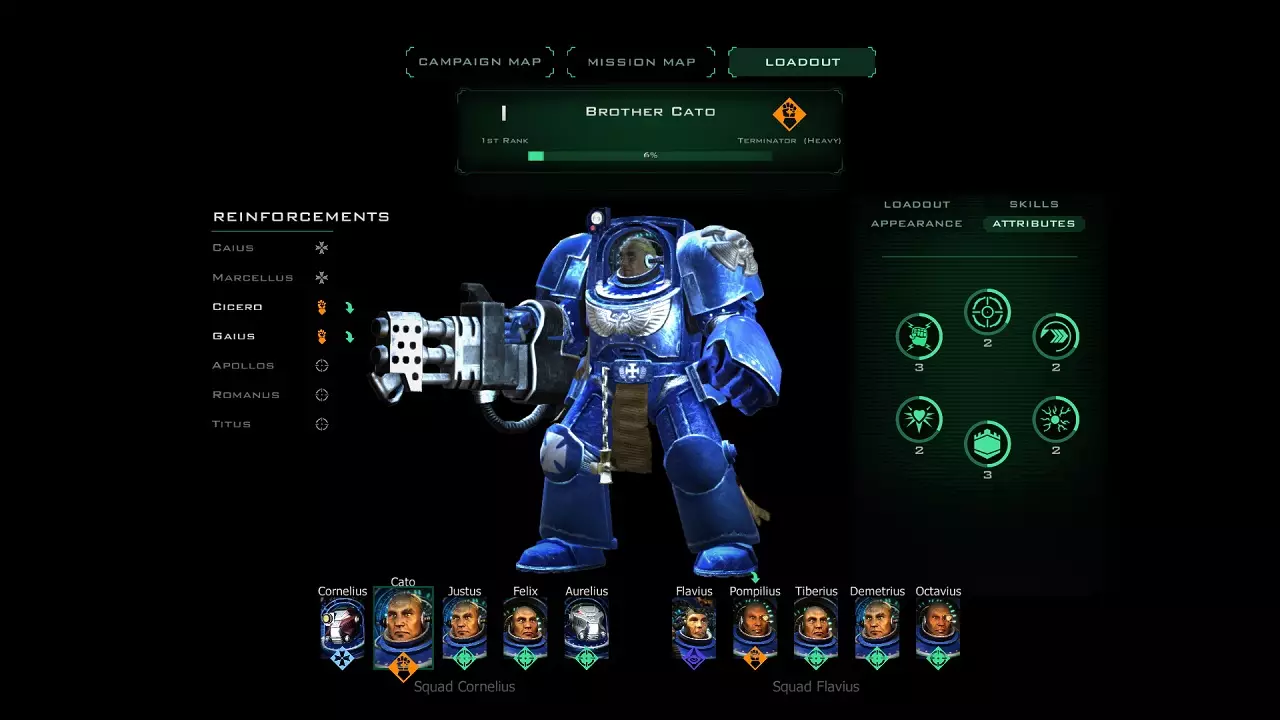Toggle the green deploy arrow beside Cicero
The width and height of the screenshot is (1280, 720).
point(350,306)
